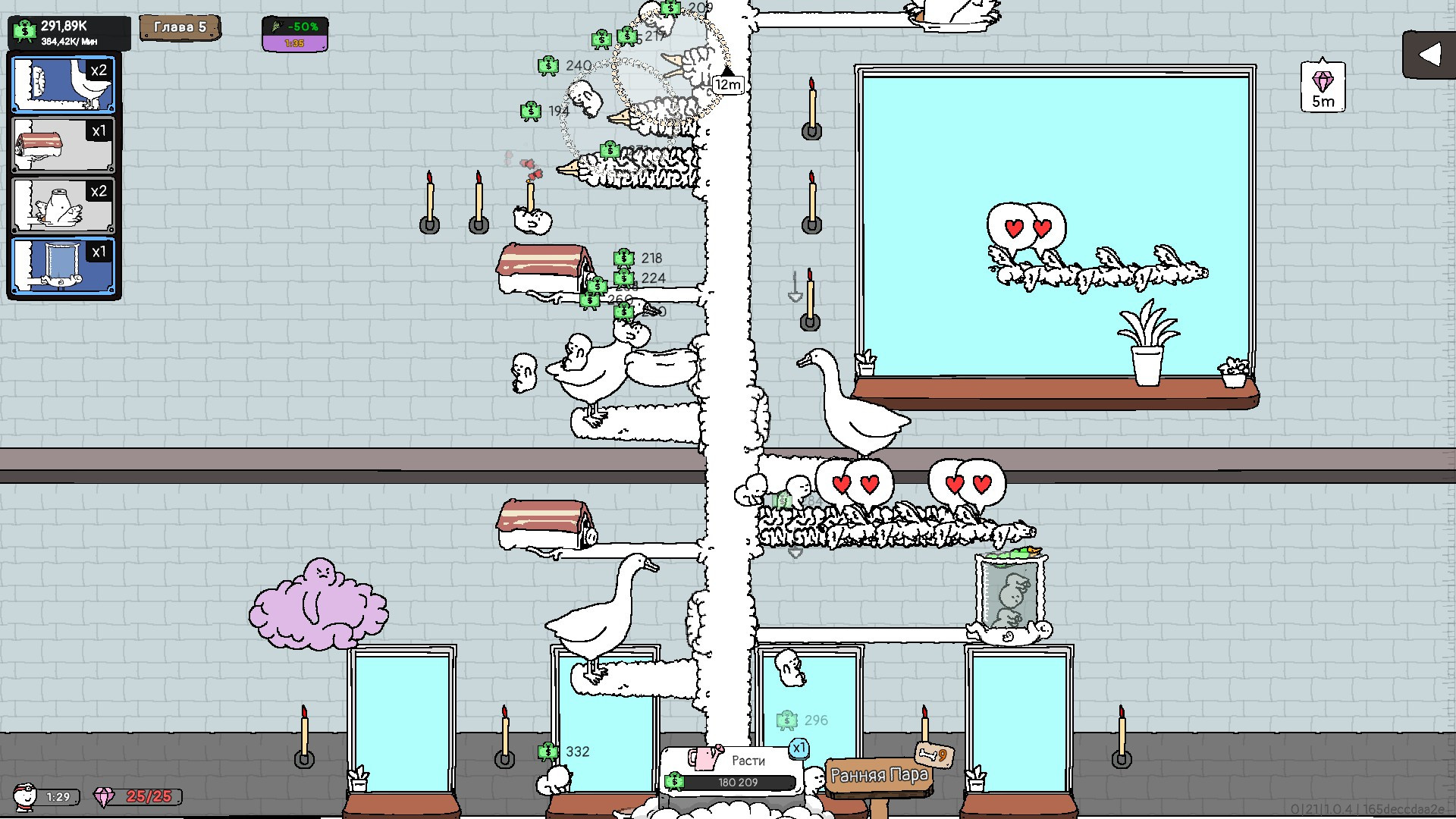Screen dimensions: 1456x819
Task: Tap the 12m tree height marker
Action: pyautogui.click(x=728, y=84)
